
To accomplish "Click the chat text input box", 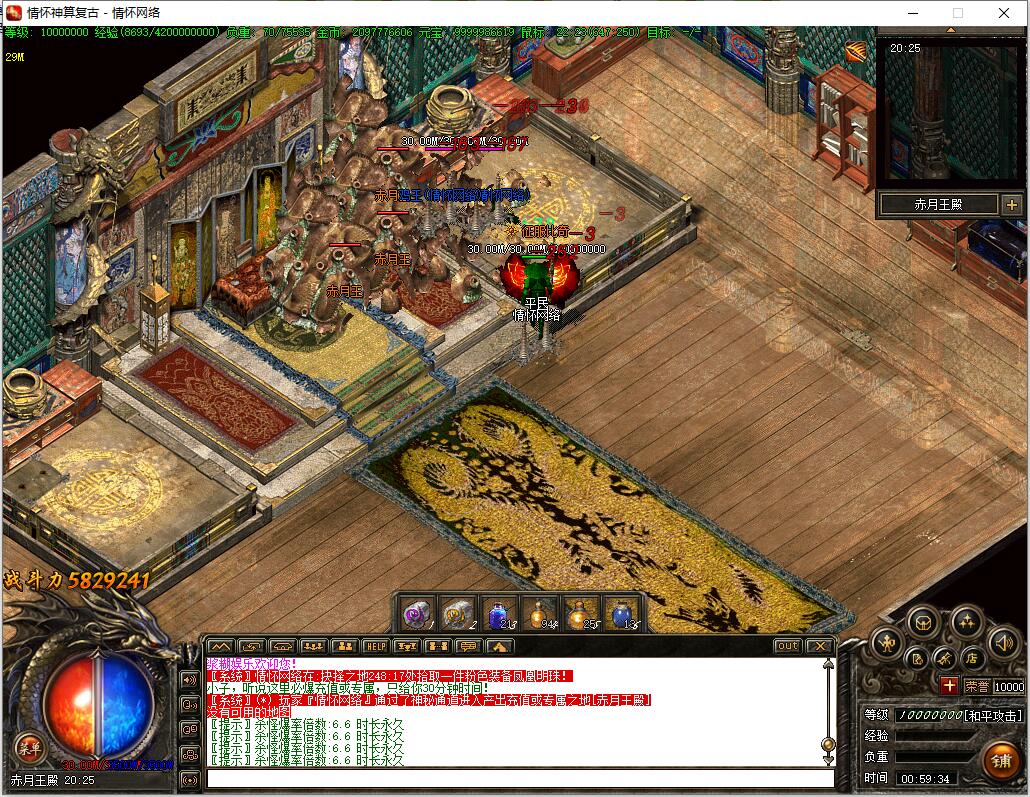I will click(x=520, y=778).
